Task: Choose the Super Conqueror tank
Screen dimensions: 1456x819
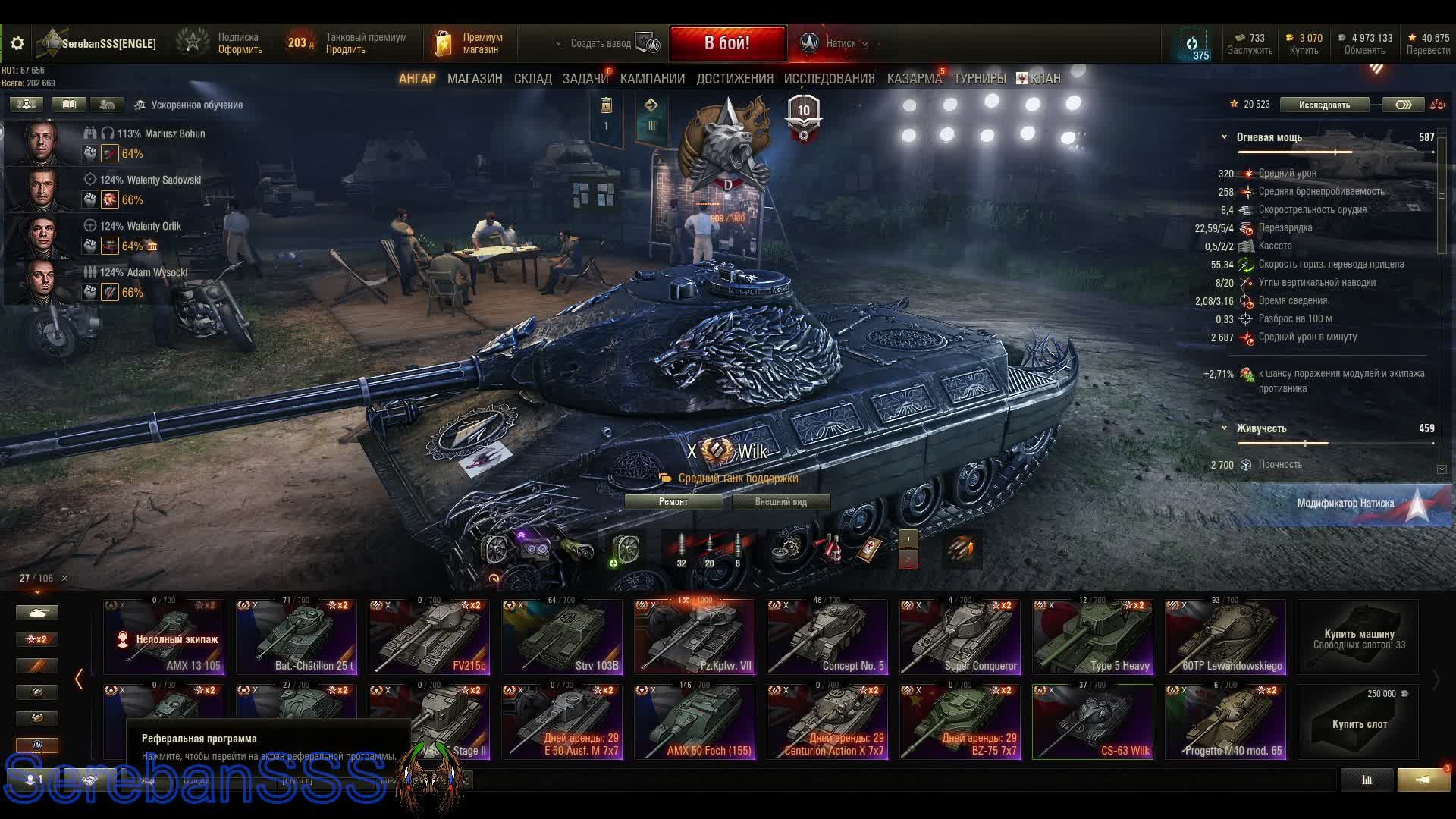Action: pyautogui.click(x=959, y=637)
